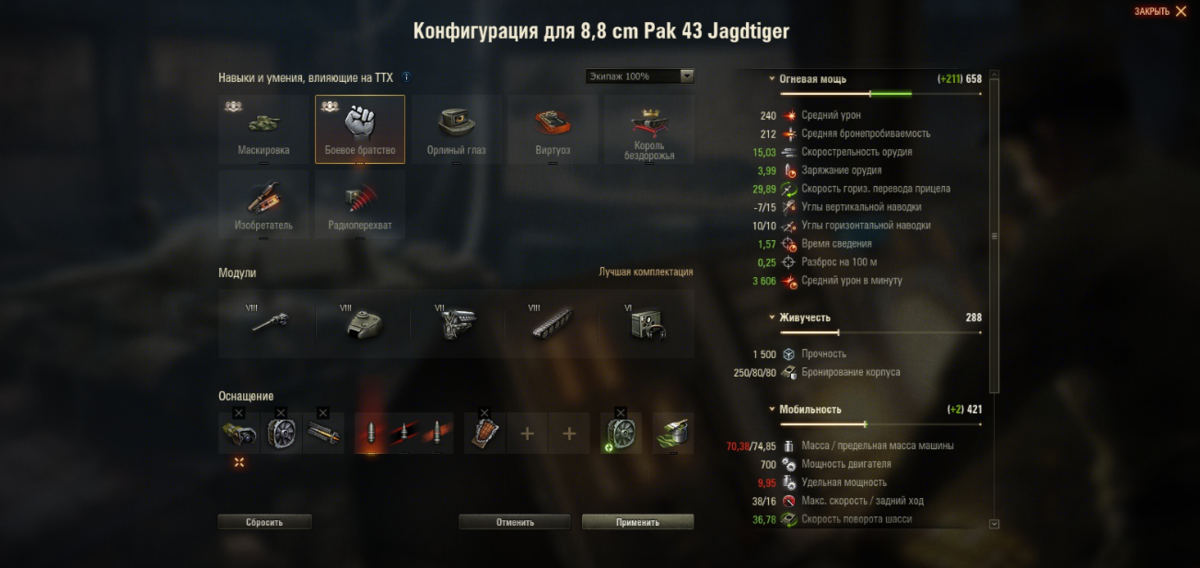Open the tier VI radio module

pos(647,323)
